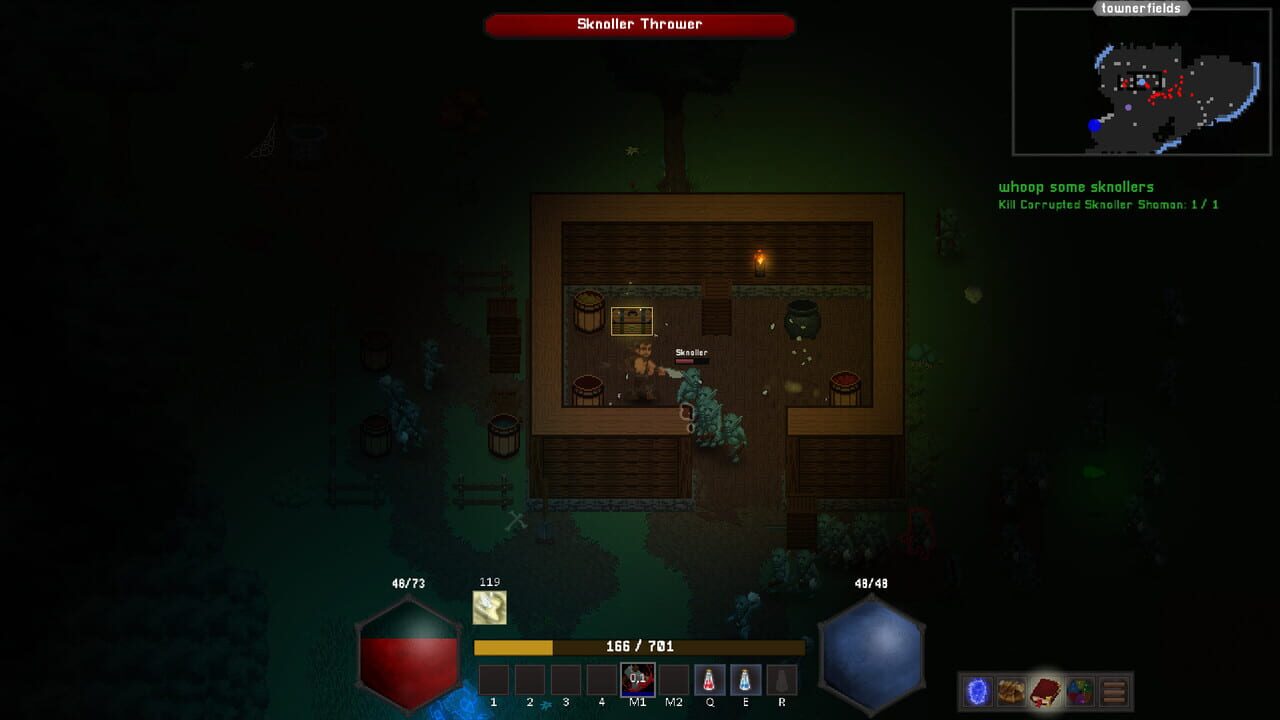Activate the M1 ability on cooldown
This screenshot has width=1280, height=720.
637,679
